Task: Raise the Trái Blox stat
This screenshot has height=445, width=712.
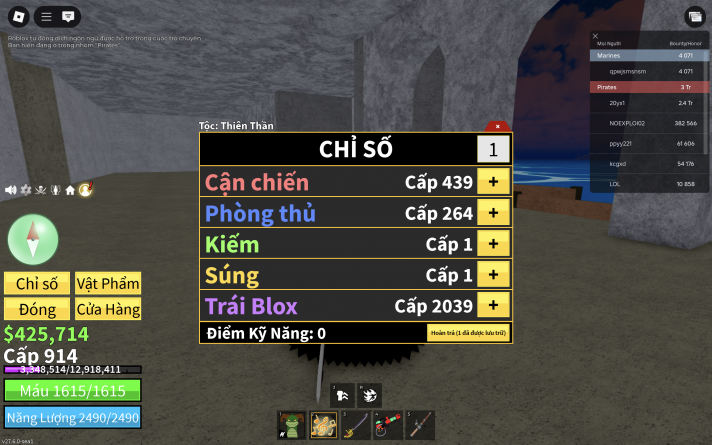Action: 493,305
